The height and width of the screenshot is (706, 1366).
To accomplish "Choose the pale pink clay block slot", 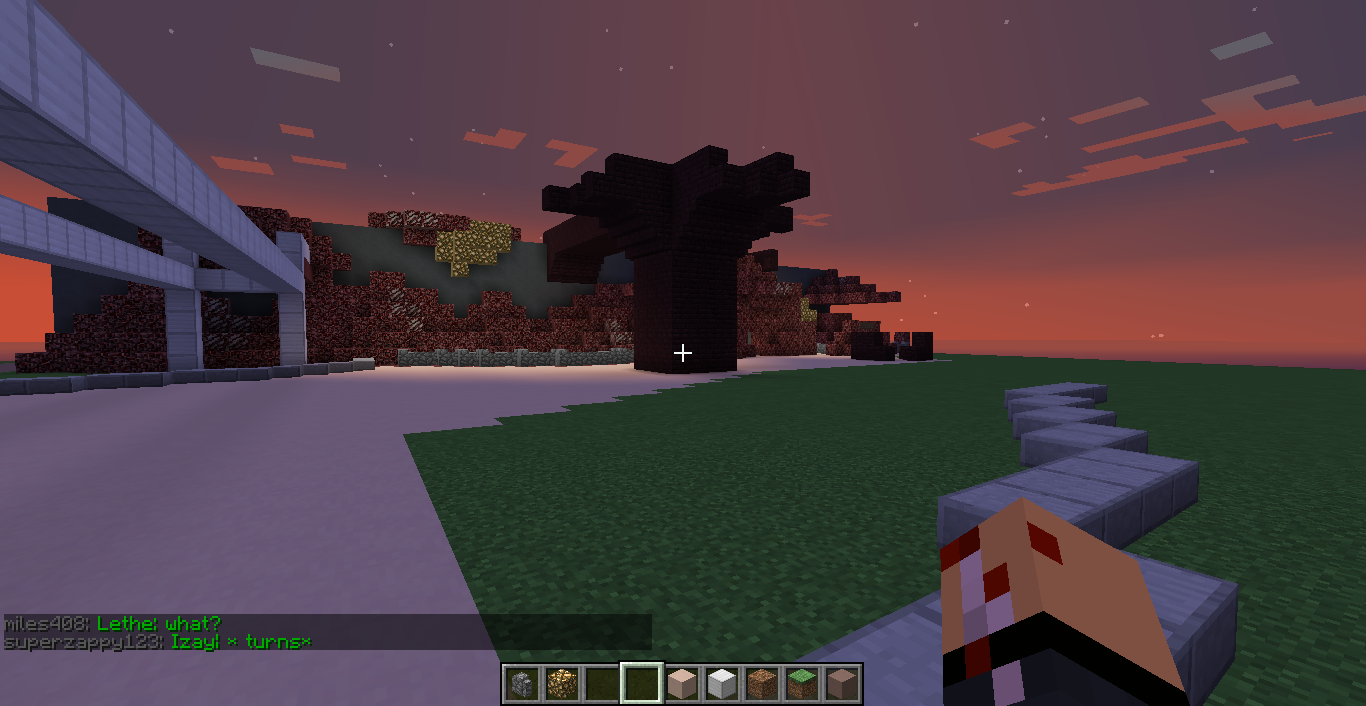I will [x=681, y=684].
